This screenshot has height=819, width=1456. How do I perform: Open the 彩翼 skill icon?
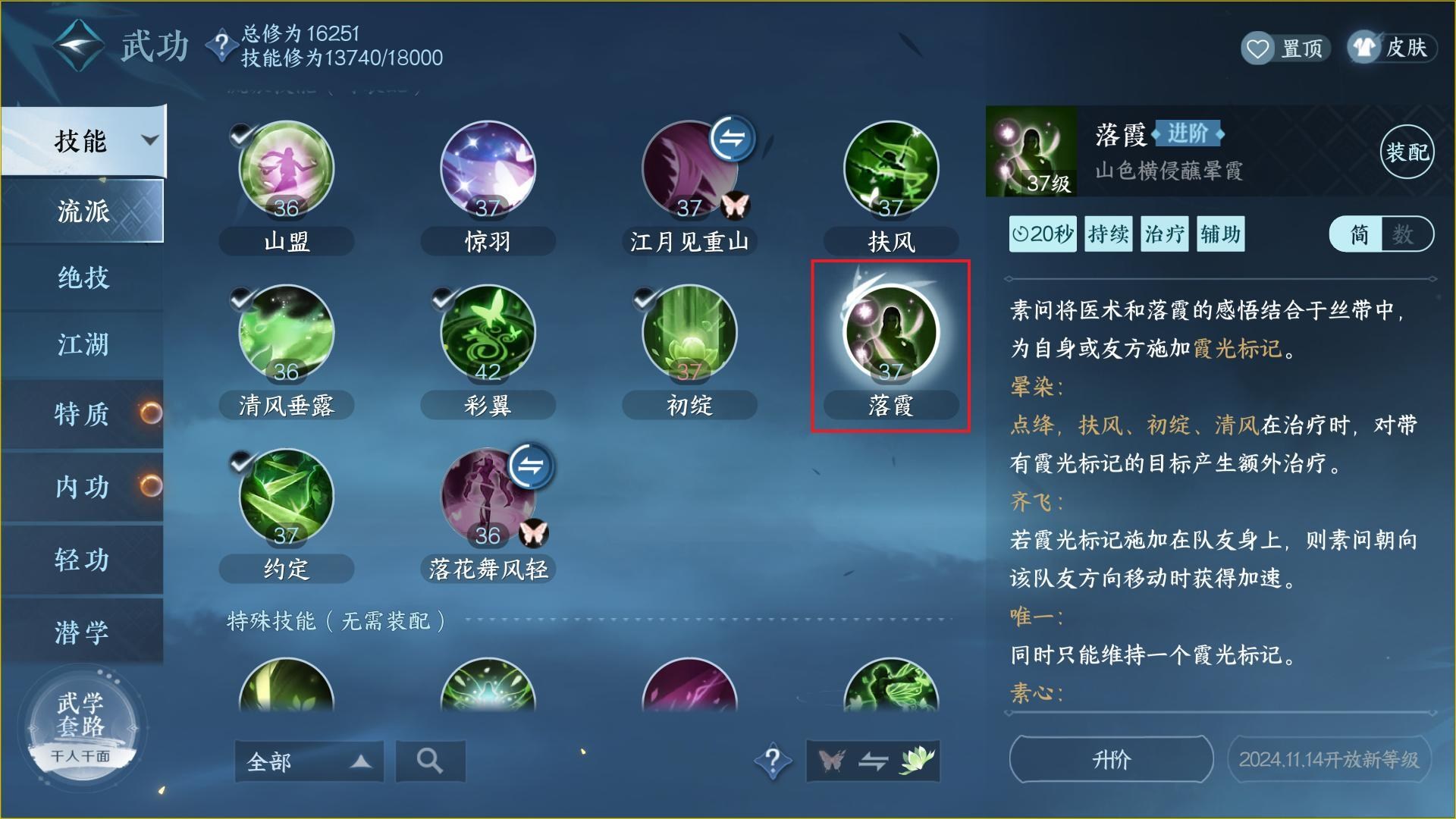pyautogui.click(x=488, y=331)
